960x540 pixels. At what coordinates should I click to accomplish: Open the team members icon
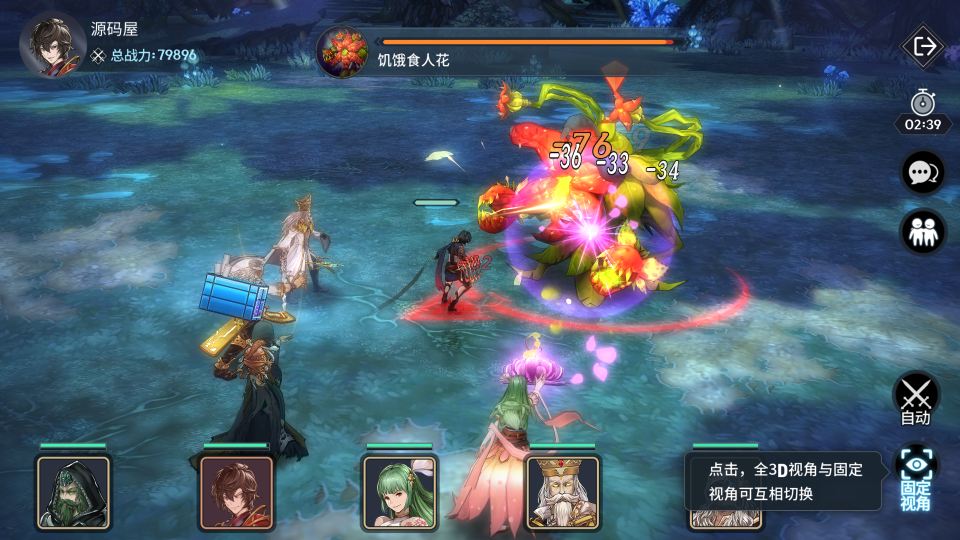pos(922,232)
